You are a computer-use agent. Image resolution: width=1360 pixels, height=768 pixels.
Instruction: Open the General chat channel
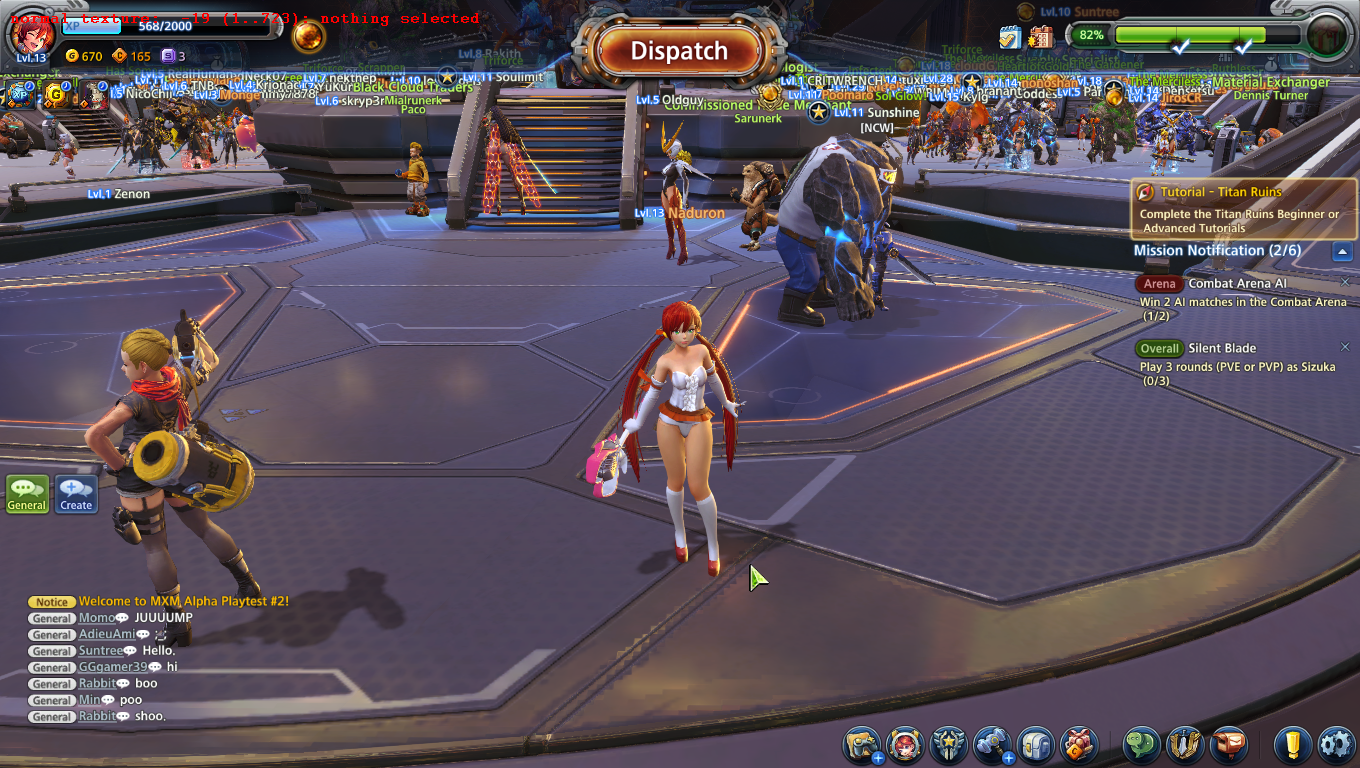[27, 494]
